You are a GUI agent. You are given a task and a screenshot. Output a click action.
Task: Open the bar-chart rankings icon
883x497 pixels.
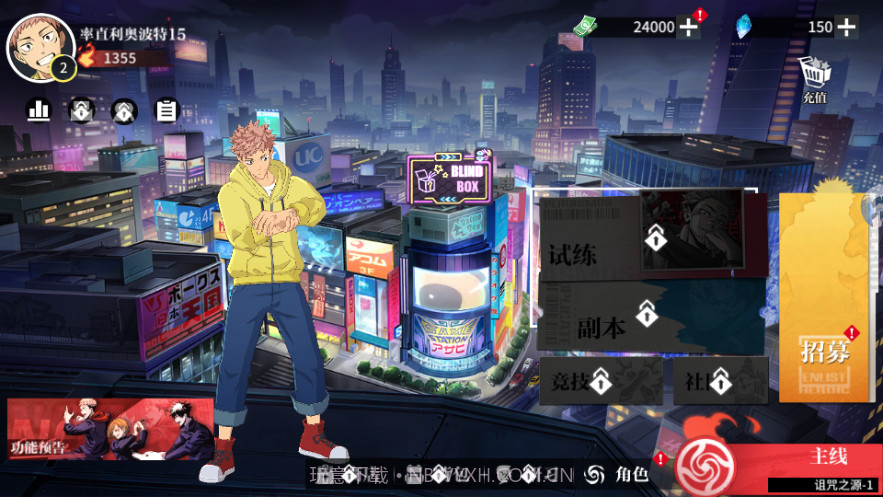tap(39, 110)
